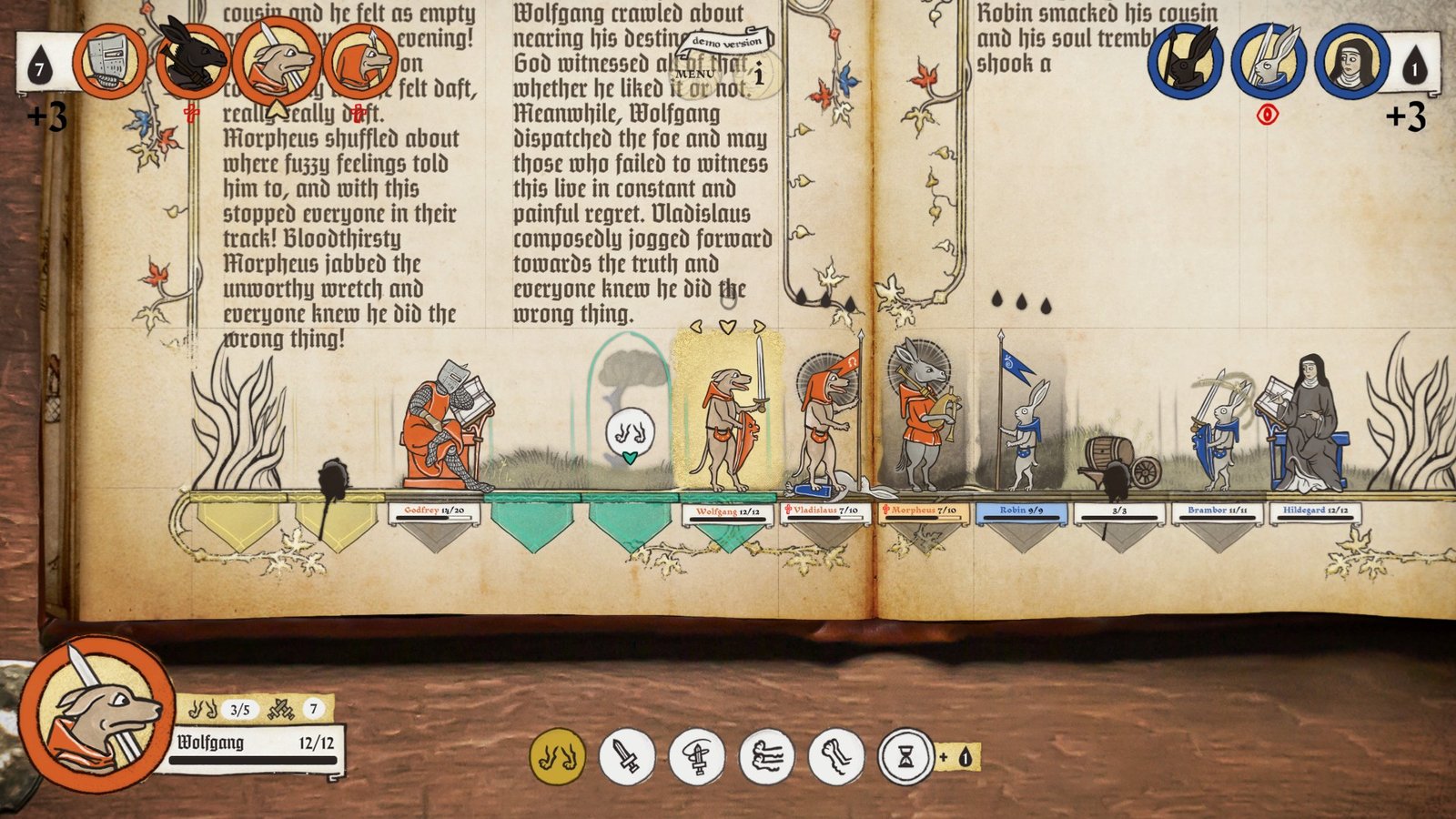Open the Menu button
Viewport: 1456px width, 819px height.
pyautogui.click(x=696, y=74)
